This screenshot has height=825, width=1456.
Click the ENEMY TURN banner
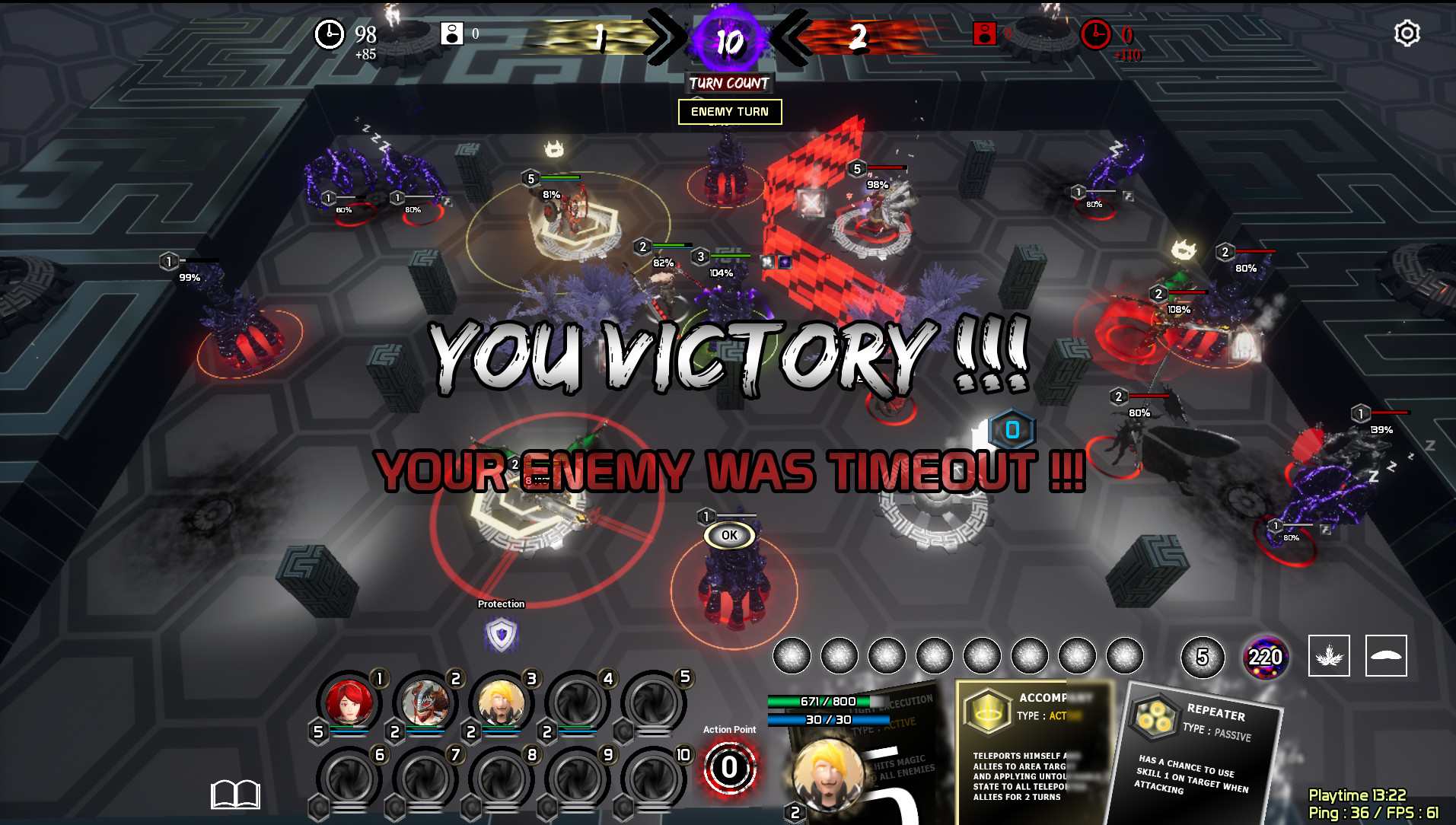728,111
